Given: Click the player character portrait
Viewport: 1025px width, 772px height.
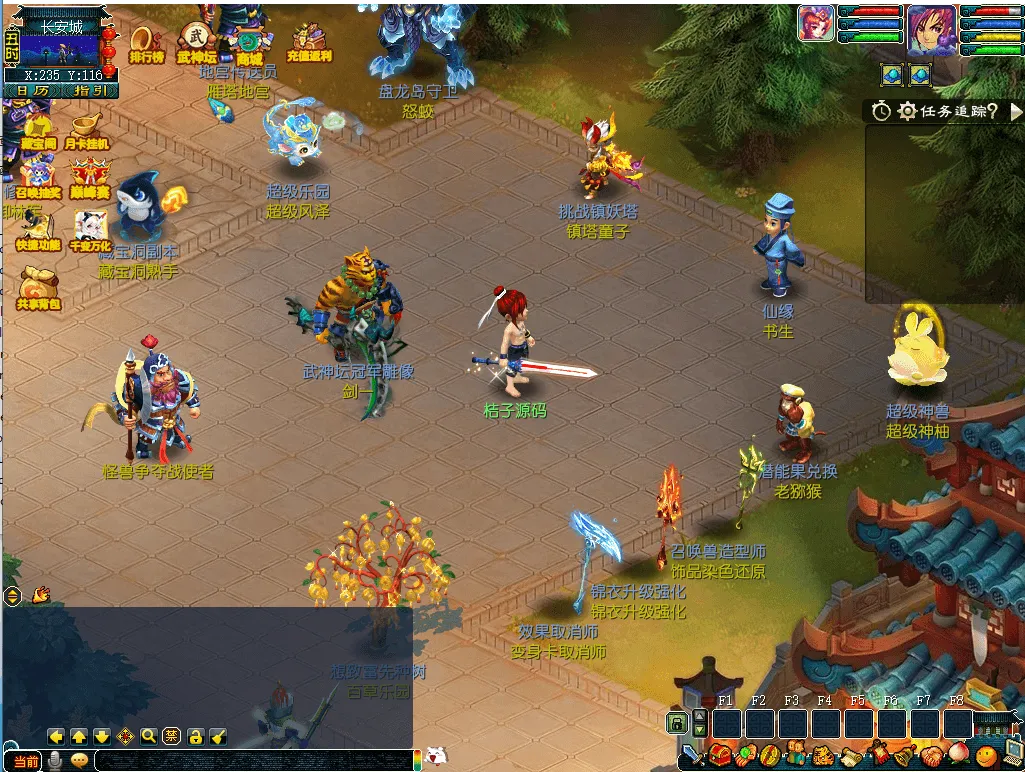Looking at the screenshot, I should [931, 28].
